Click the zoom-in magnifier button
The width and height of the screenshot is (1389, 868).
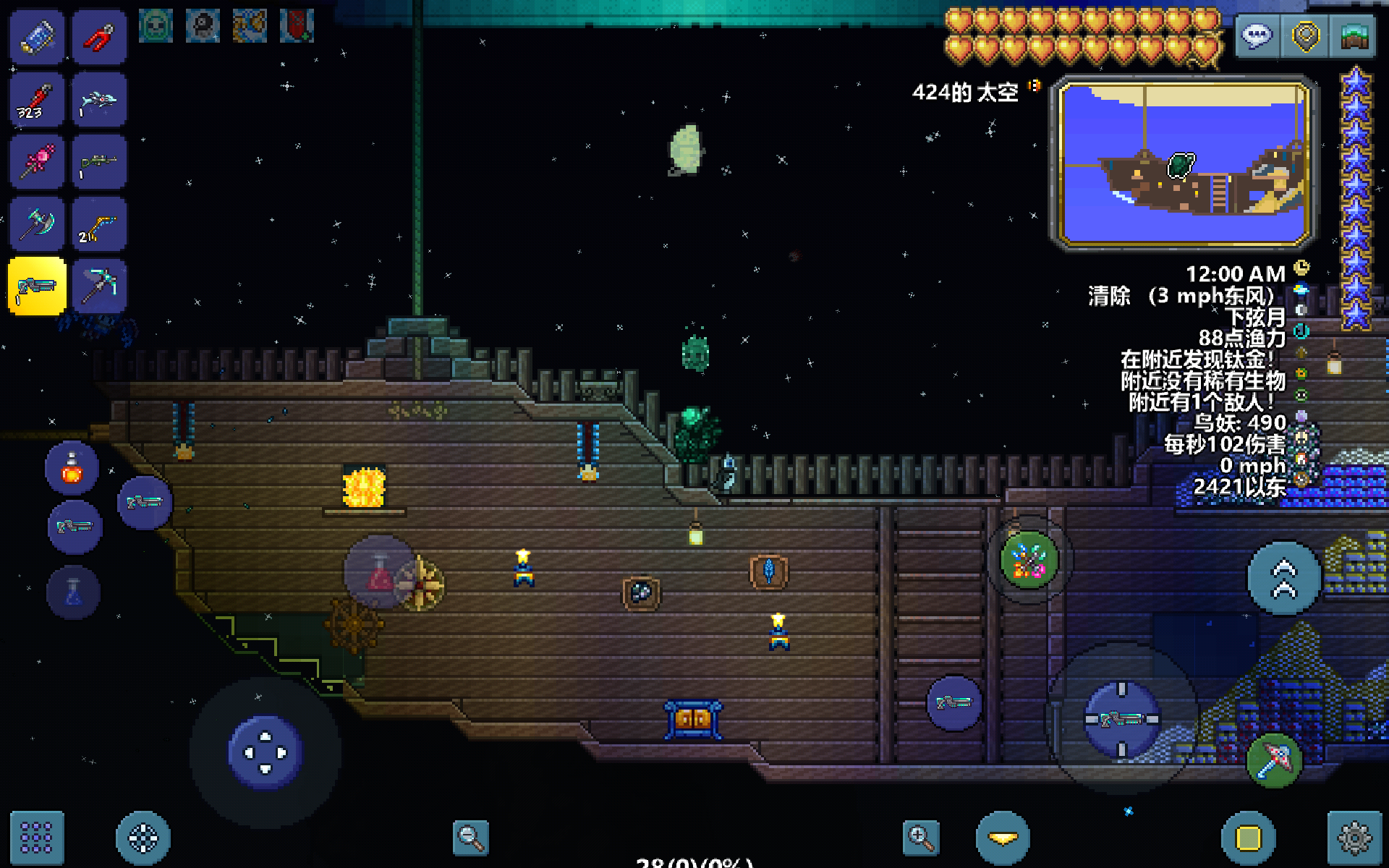click(921, 838)
